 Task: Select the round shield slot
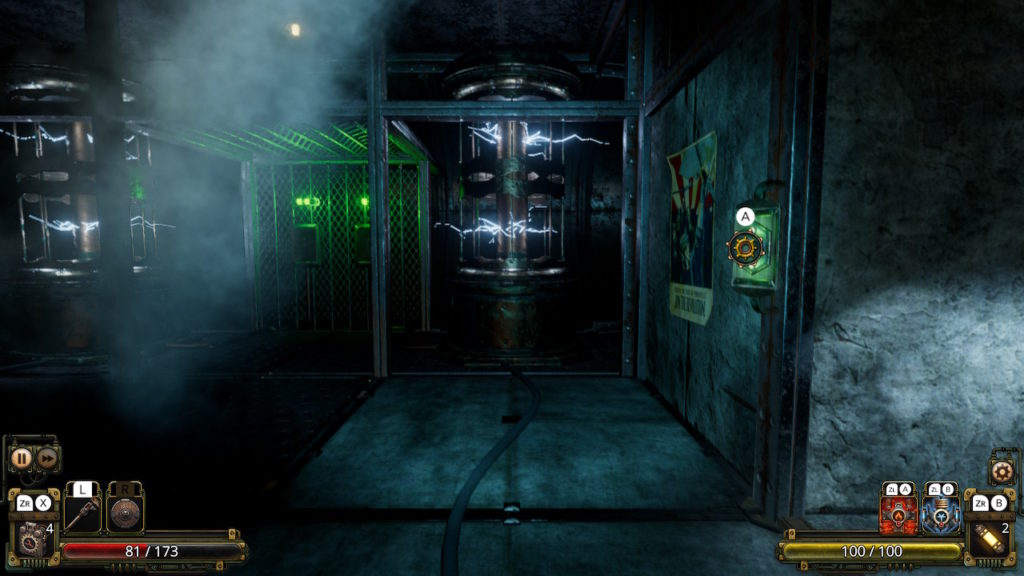tap(125, 514)
